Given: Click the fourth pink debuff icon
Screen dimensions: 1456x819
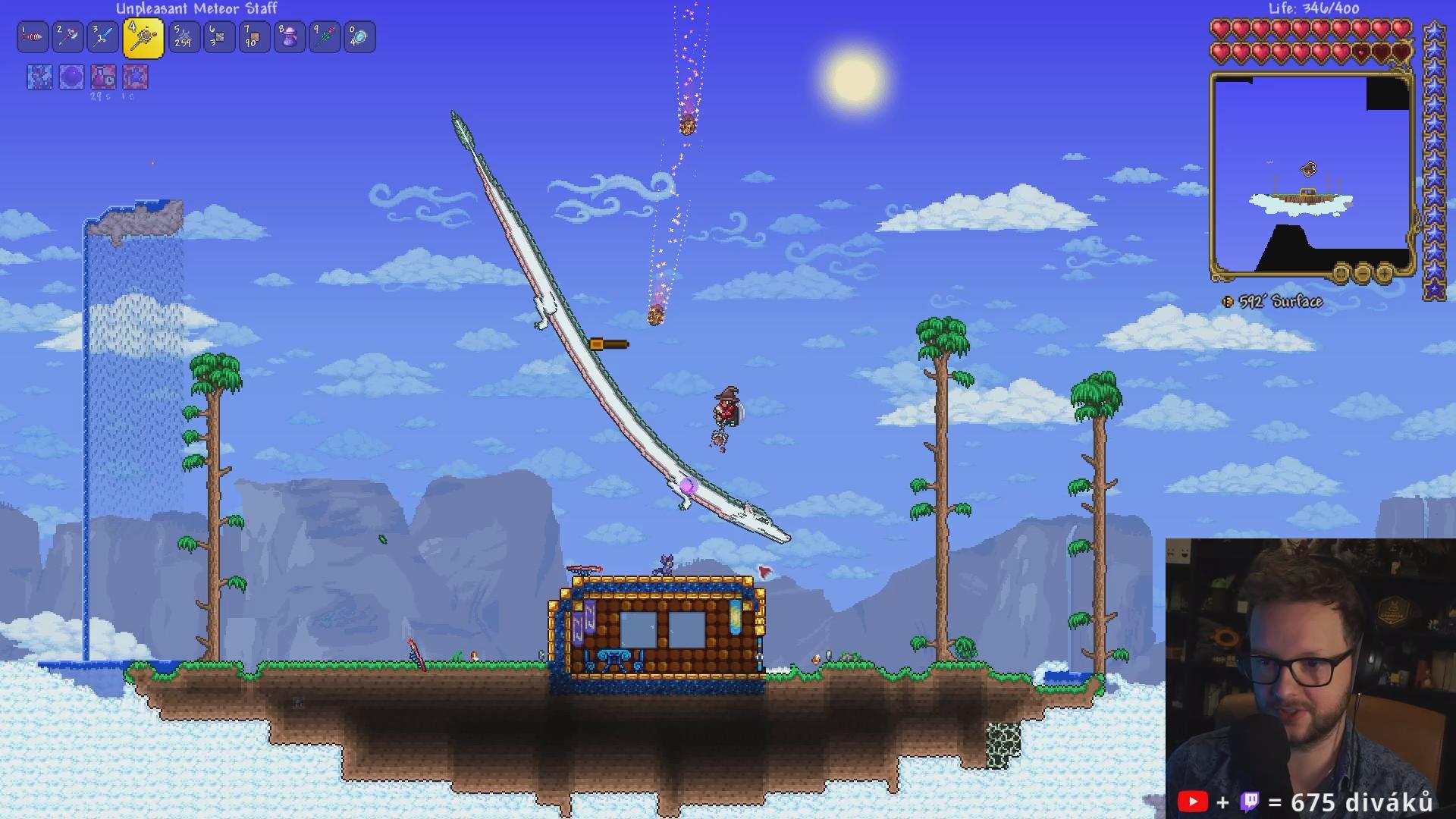Looking at the screenshot, I should [x=135, y=77].
